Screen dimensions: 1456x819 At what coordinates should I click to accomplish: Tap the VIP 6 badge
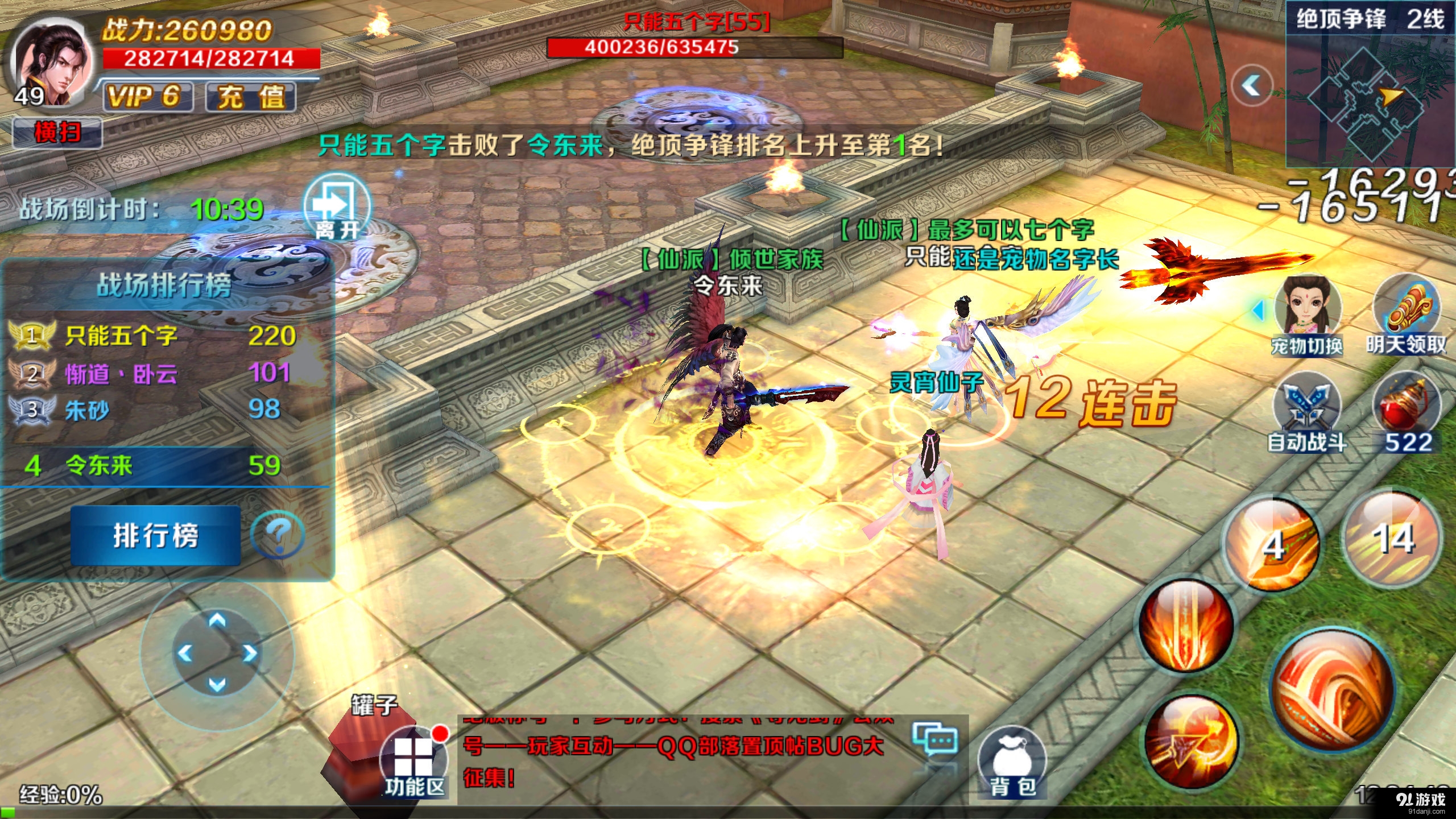pyautogui.click(x=147, y=96)
